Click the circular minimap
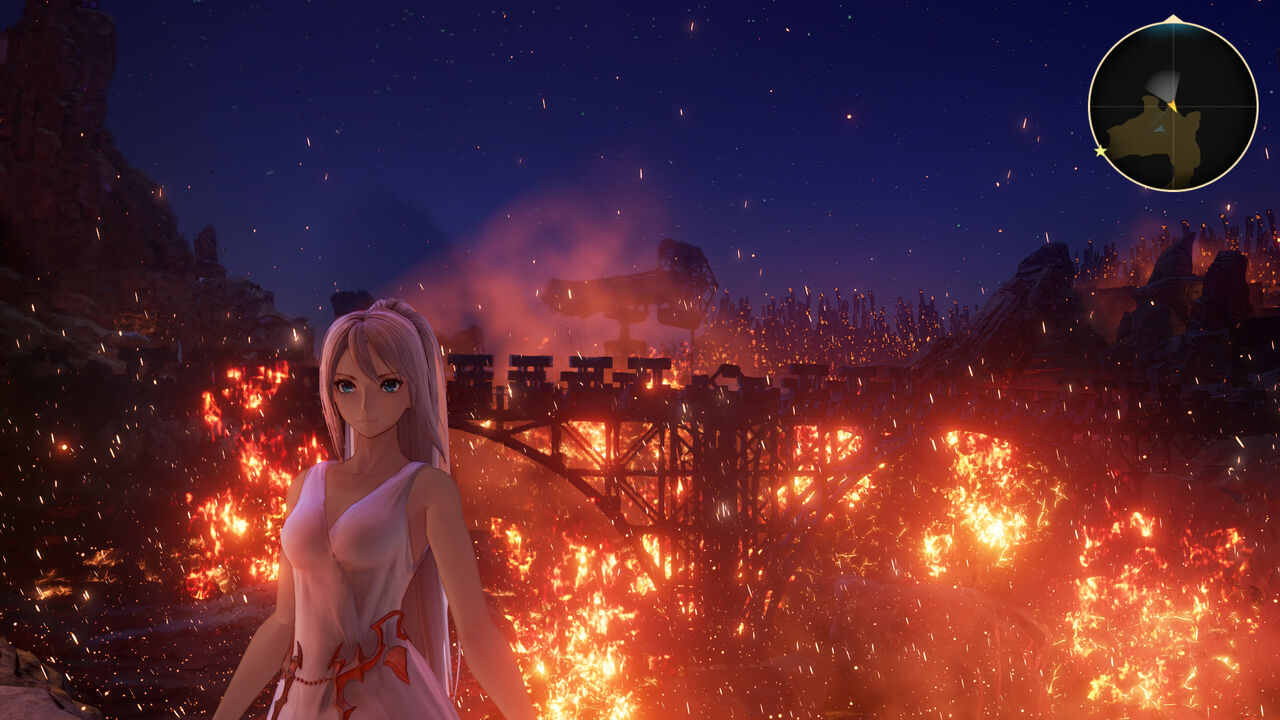Screen dimensions: 1280x720 click(x=1172, y=106)
